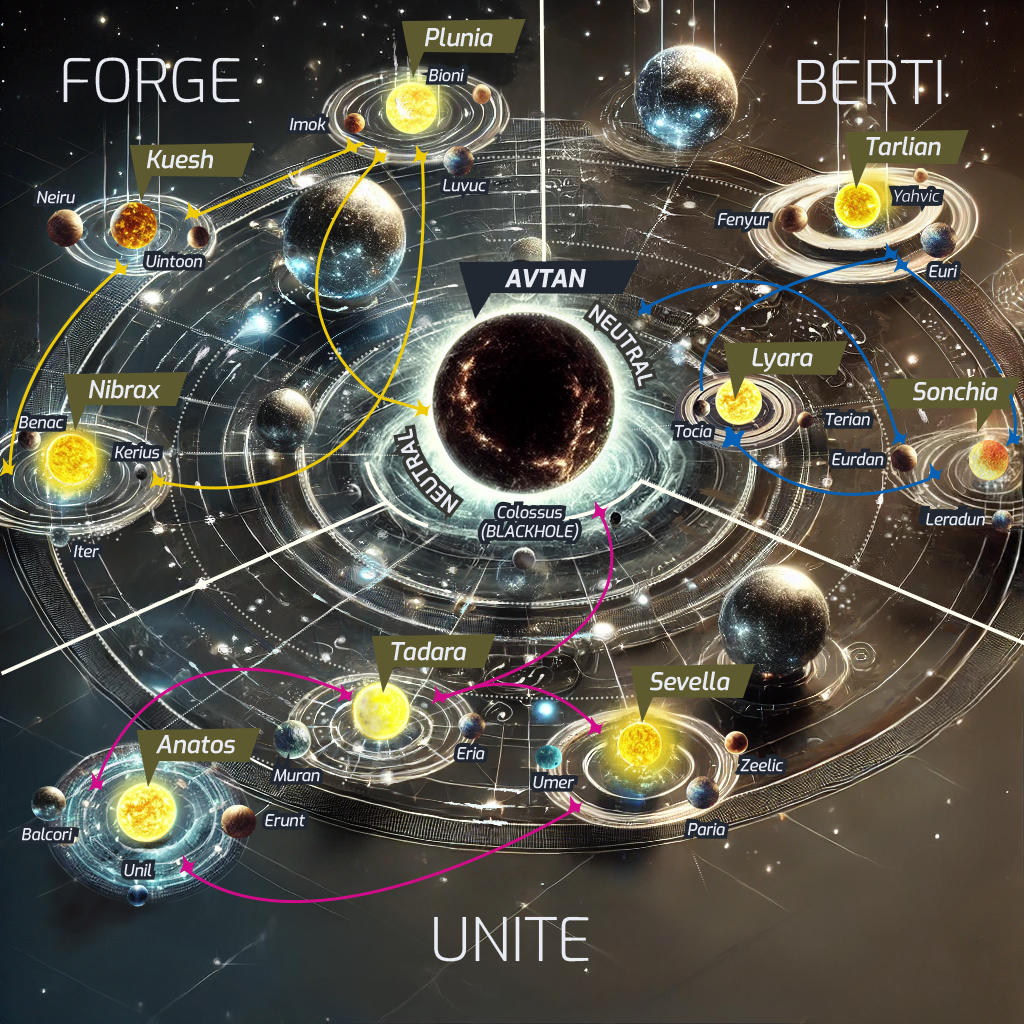Choose the Uintoon planet label
The width and height of the screenshot is (1024, 1024).
pos(174,262)
